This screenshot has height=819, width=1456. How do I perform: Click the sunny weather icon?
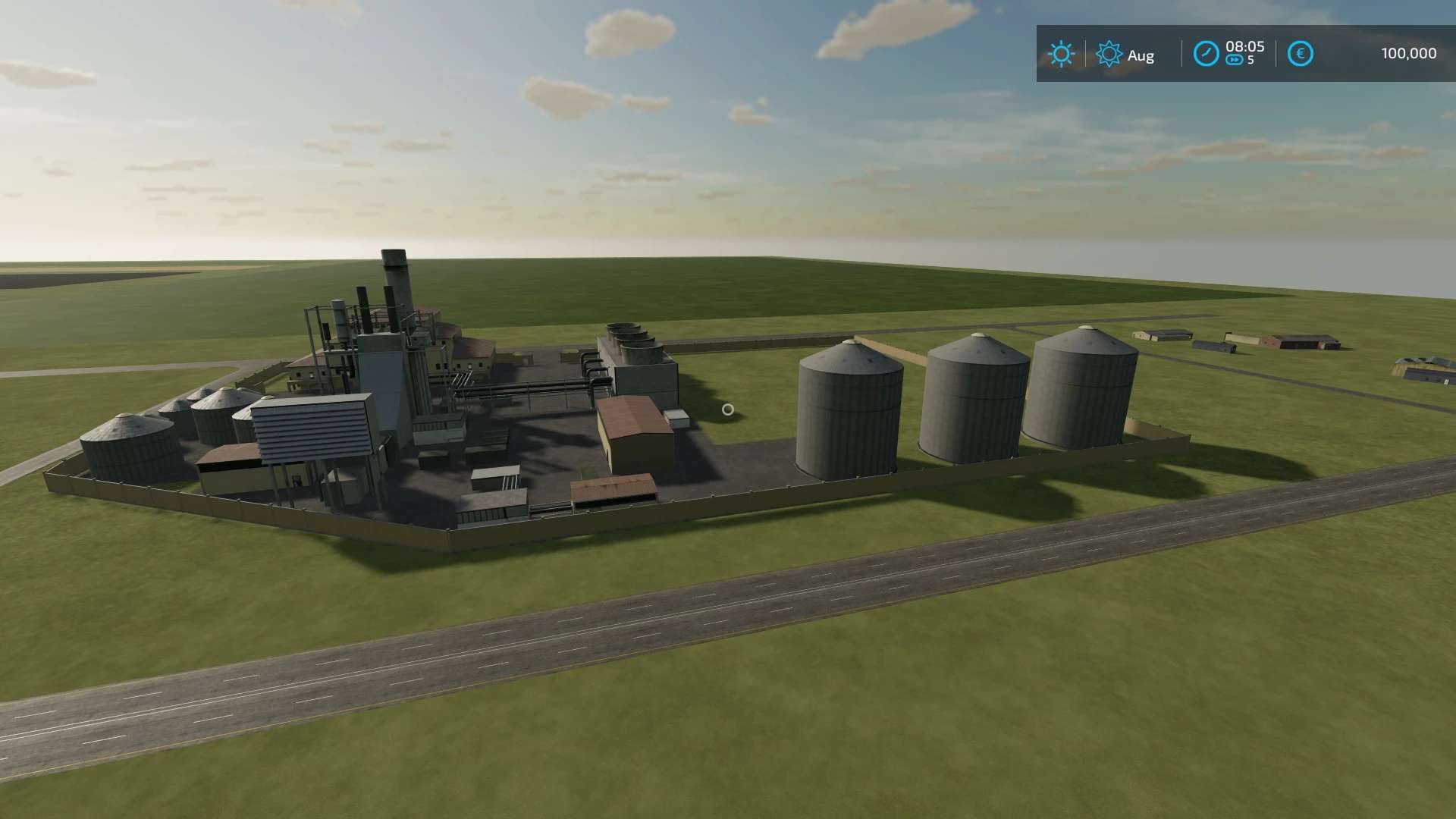tap(1060, 54)
